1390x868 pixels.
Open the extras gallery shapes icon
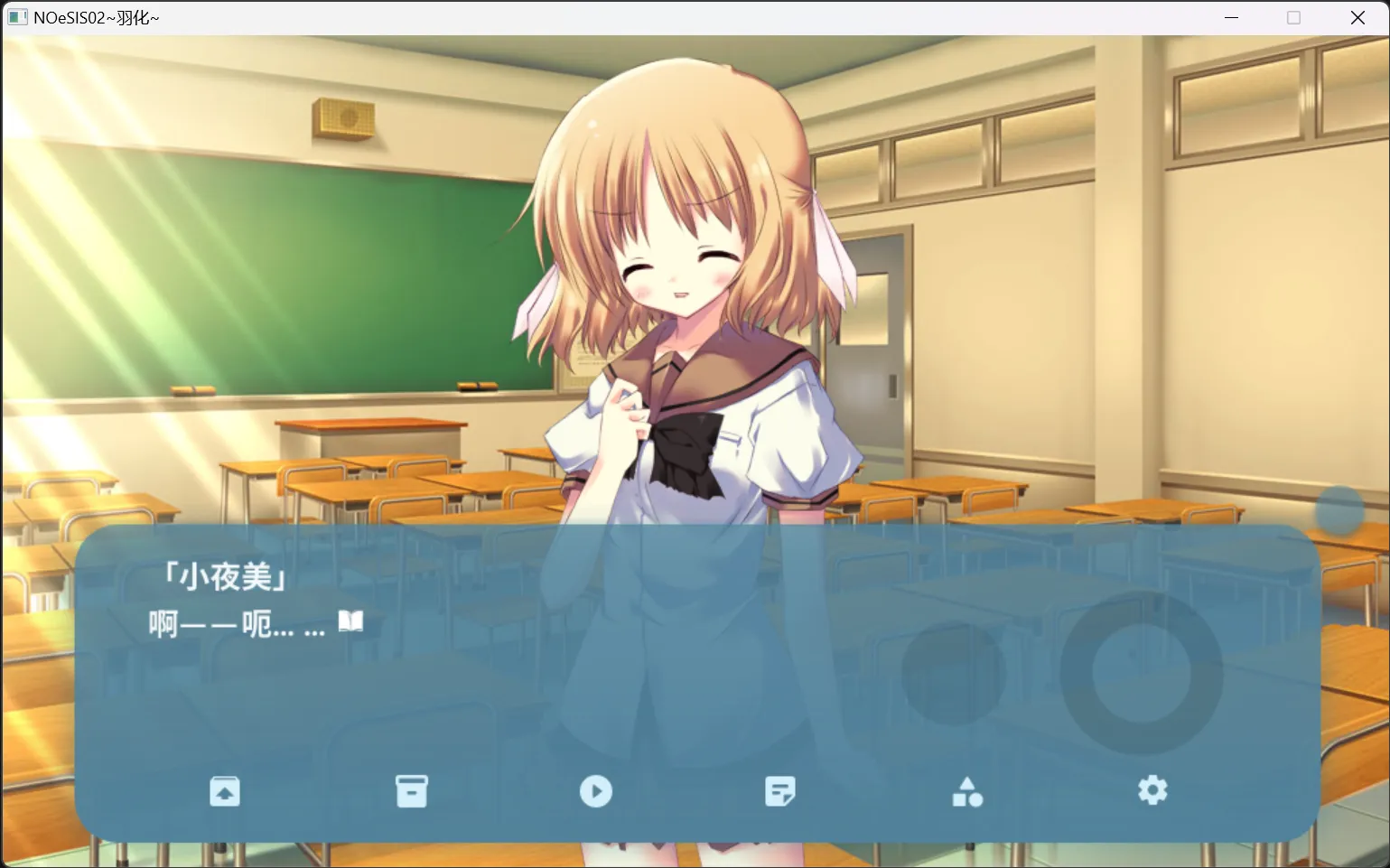967,790
